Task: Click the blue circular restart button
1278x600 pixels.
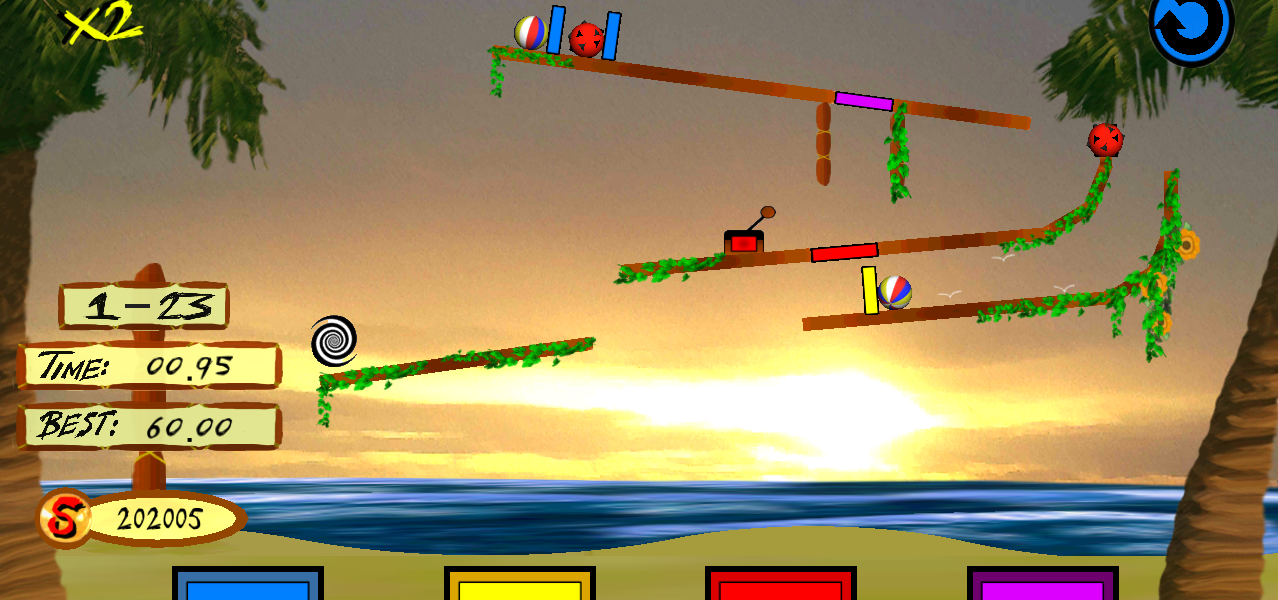Action: click(1191, 27)
